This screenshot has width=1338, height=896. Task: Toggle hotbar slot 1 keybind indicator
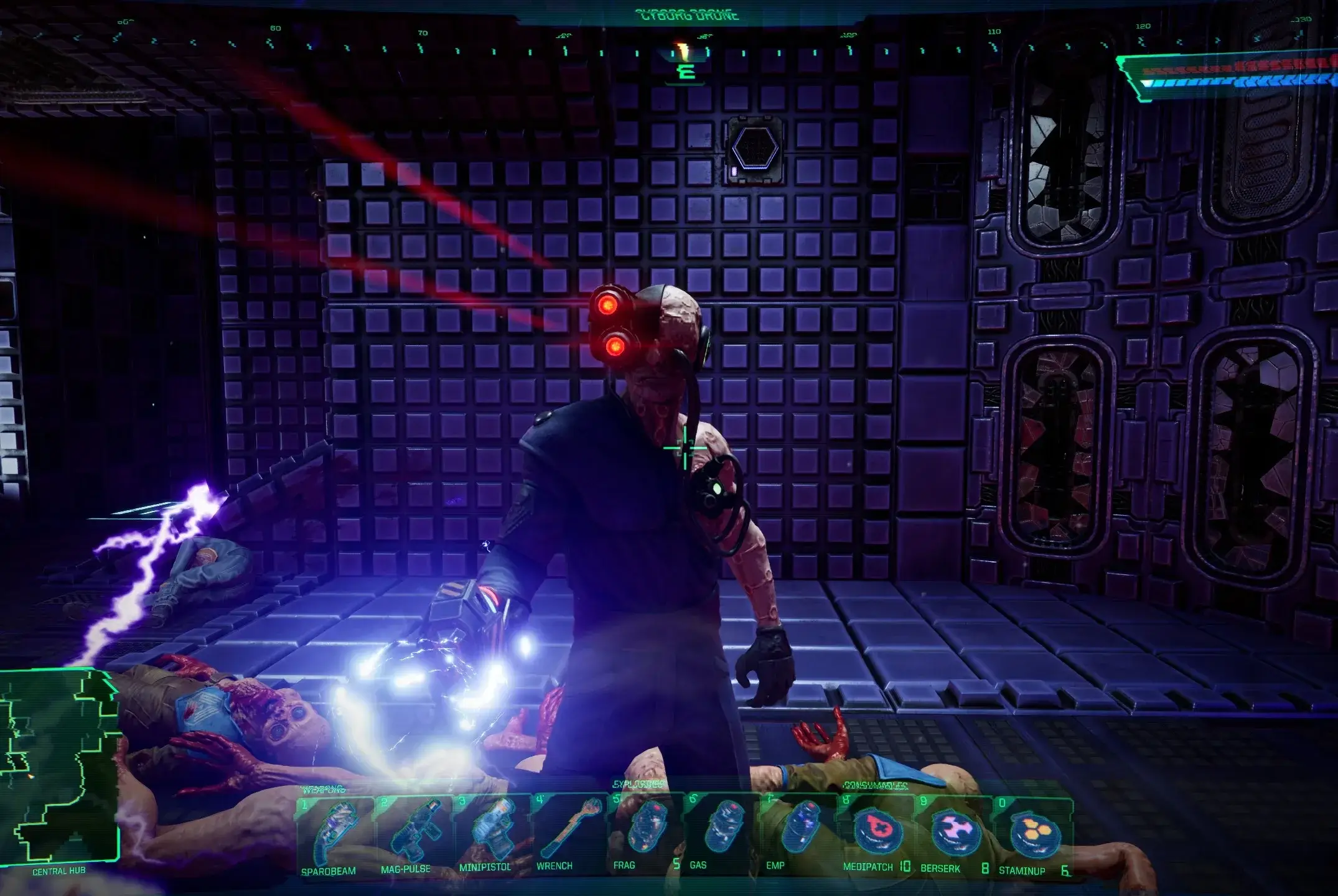(x=303, y=803)
